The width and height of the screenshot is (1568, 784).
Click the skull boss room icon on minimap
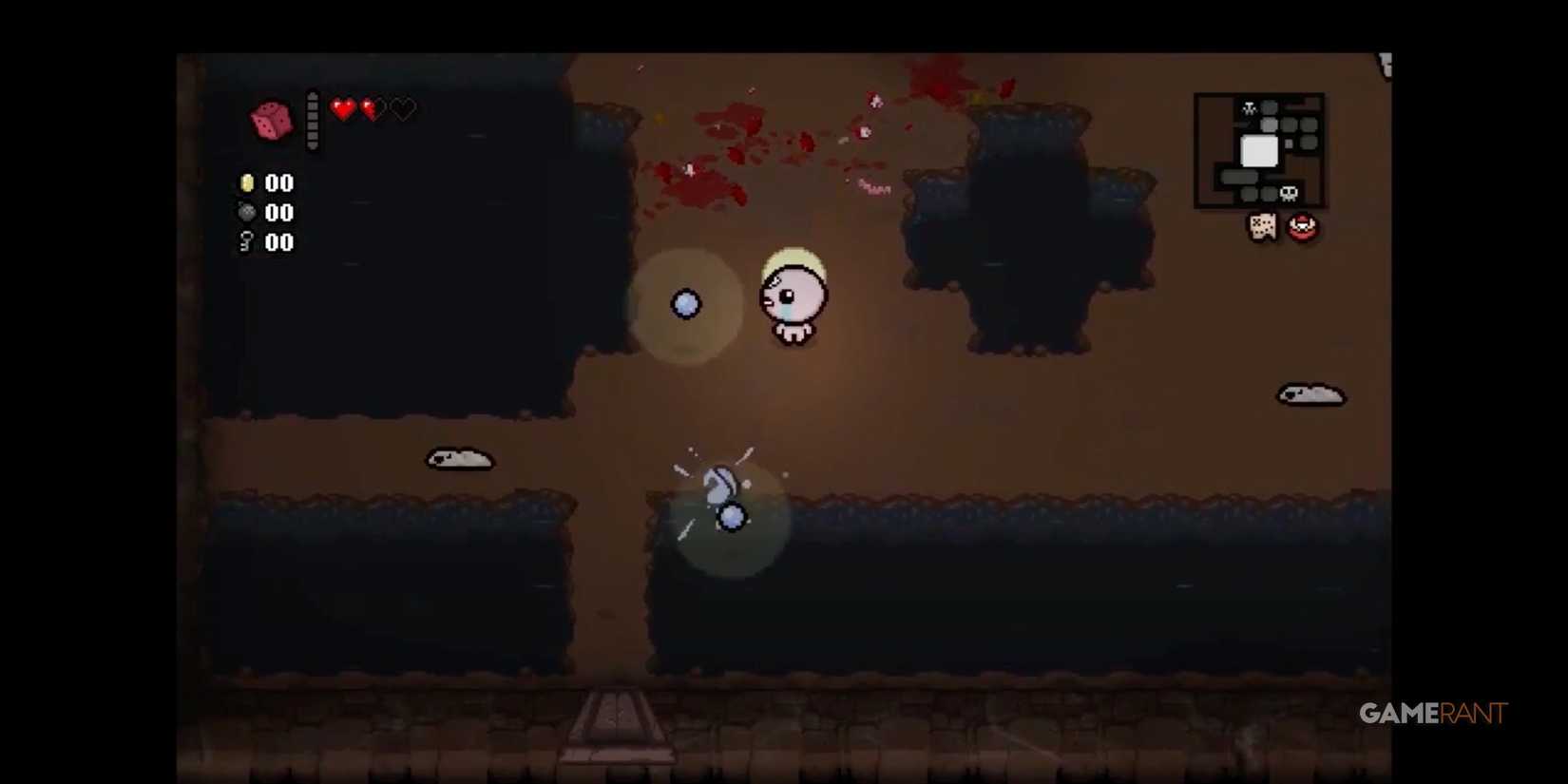pyautogui.click(x=1289, y=193)
